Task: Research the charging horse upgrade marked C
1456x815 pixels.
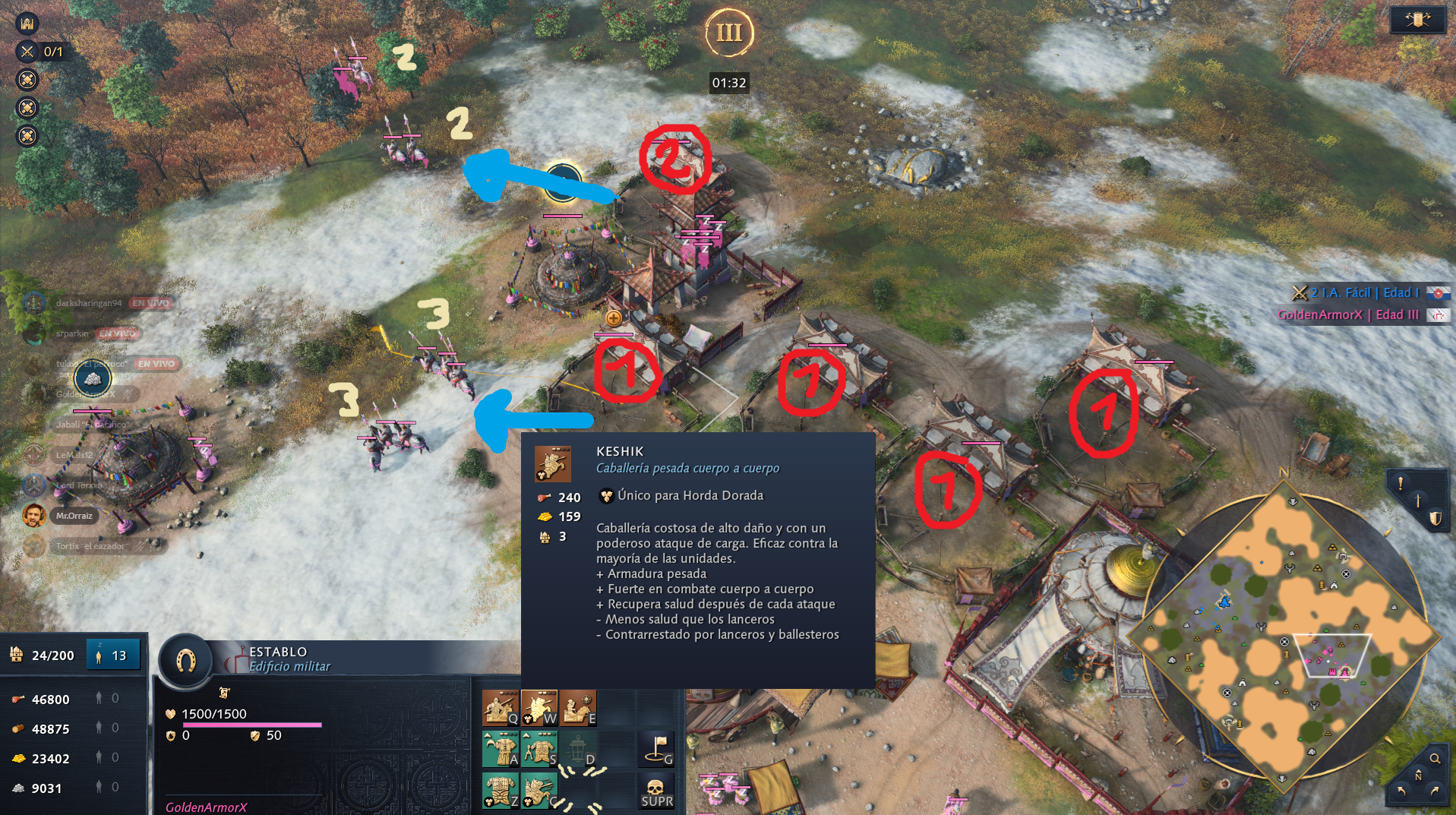Action: 539,790
